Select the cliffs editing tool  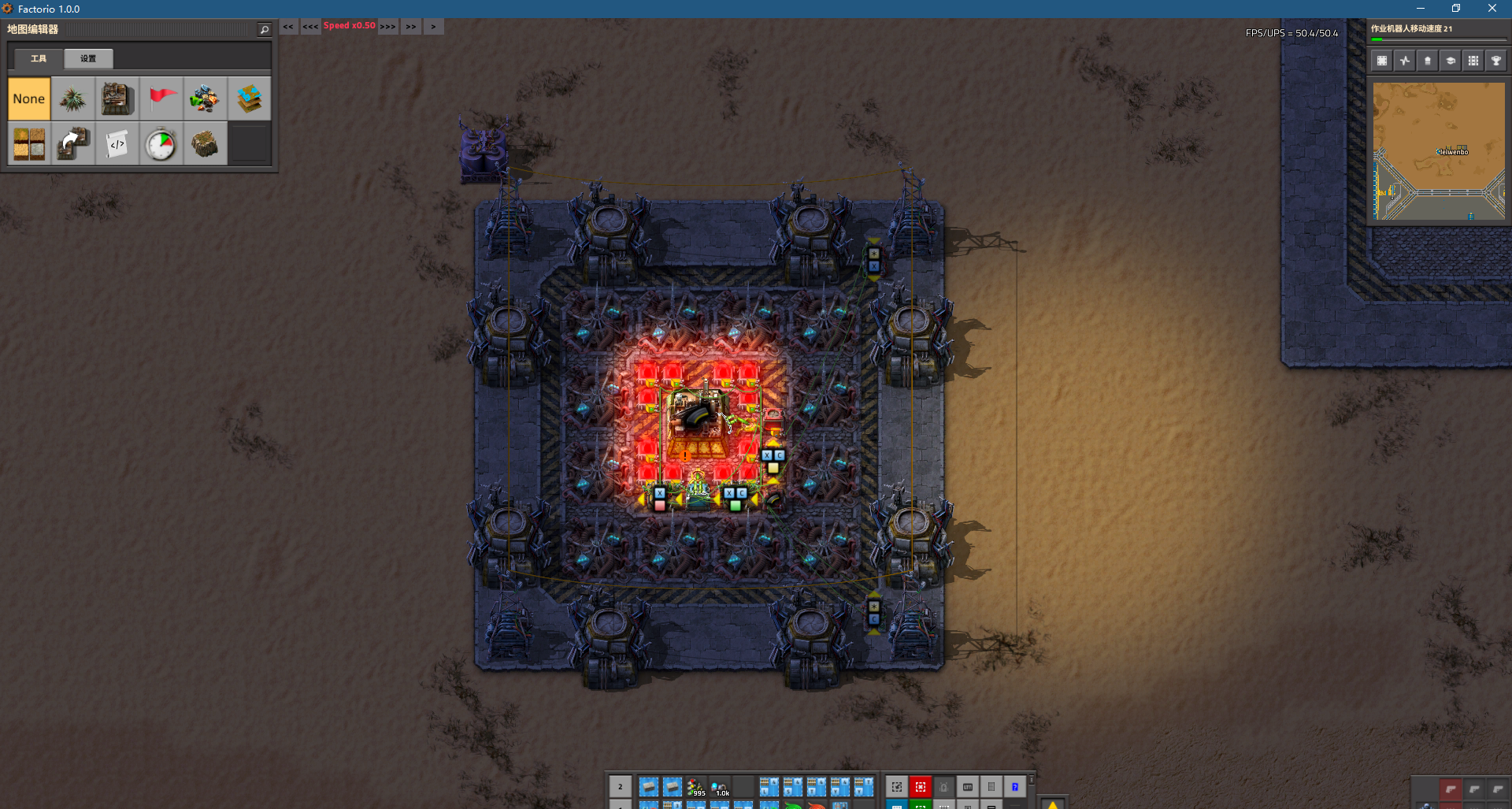pos(206,143)
